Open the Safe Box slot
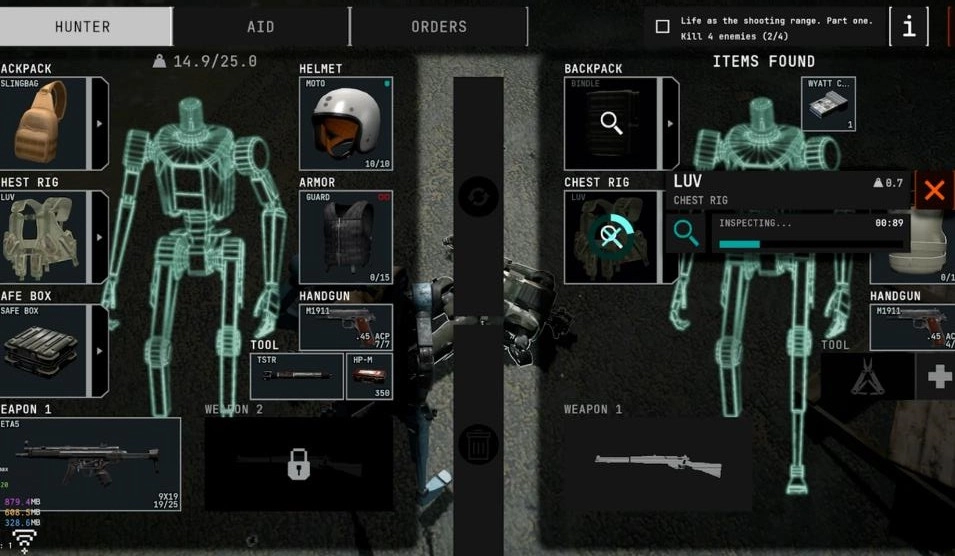Screen dimensions: 955x556 pos(45,350)
